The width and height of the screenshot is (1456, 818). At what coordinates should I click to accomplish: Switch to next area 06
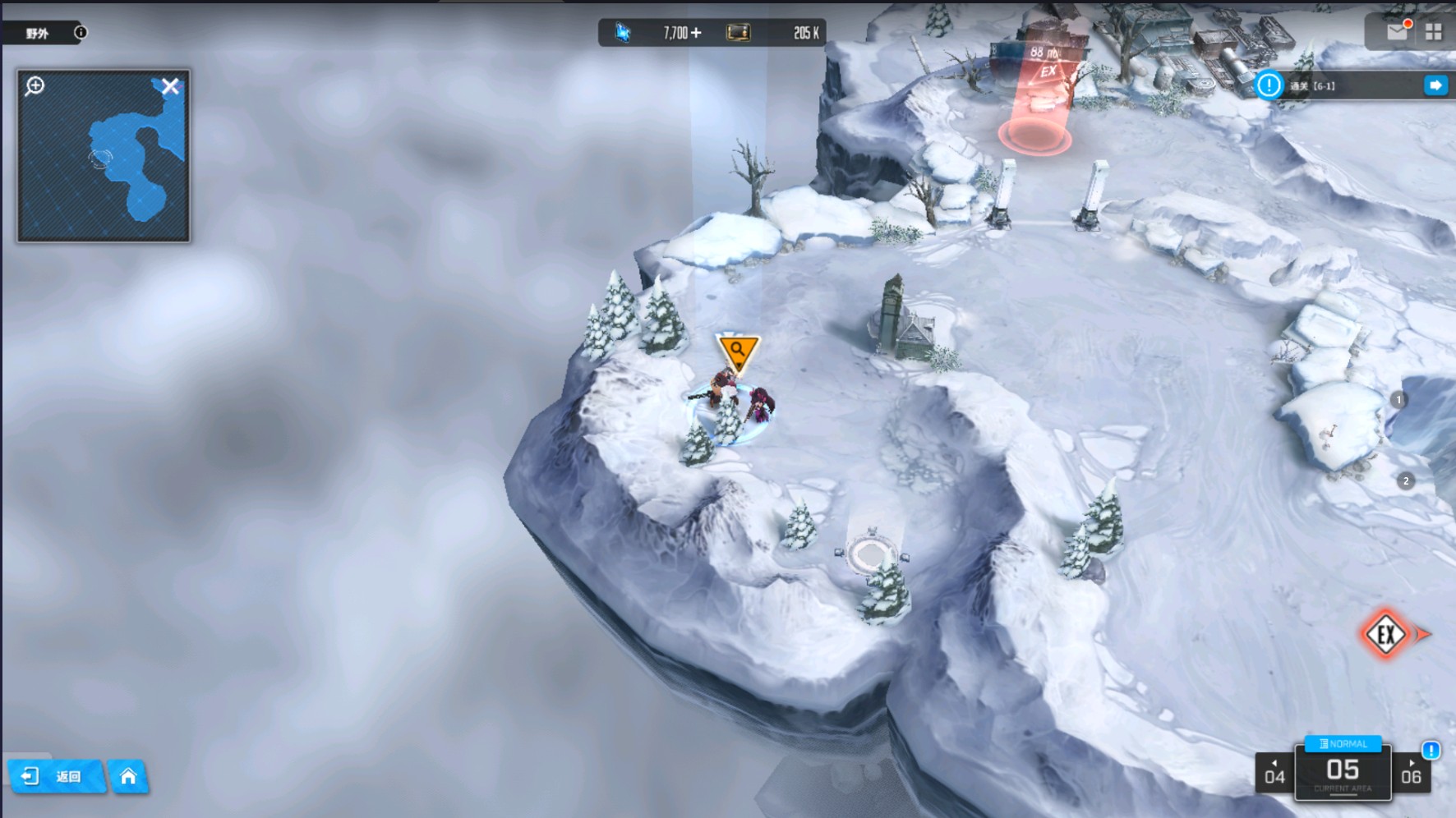[1411, 774]
